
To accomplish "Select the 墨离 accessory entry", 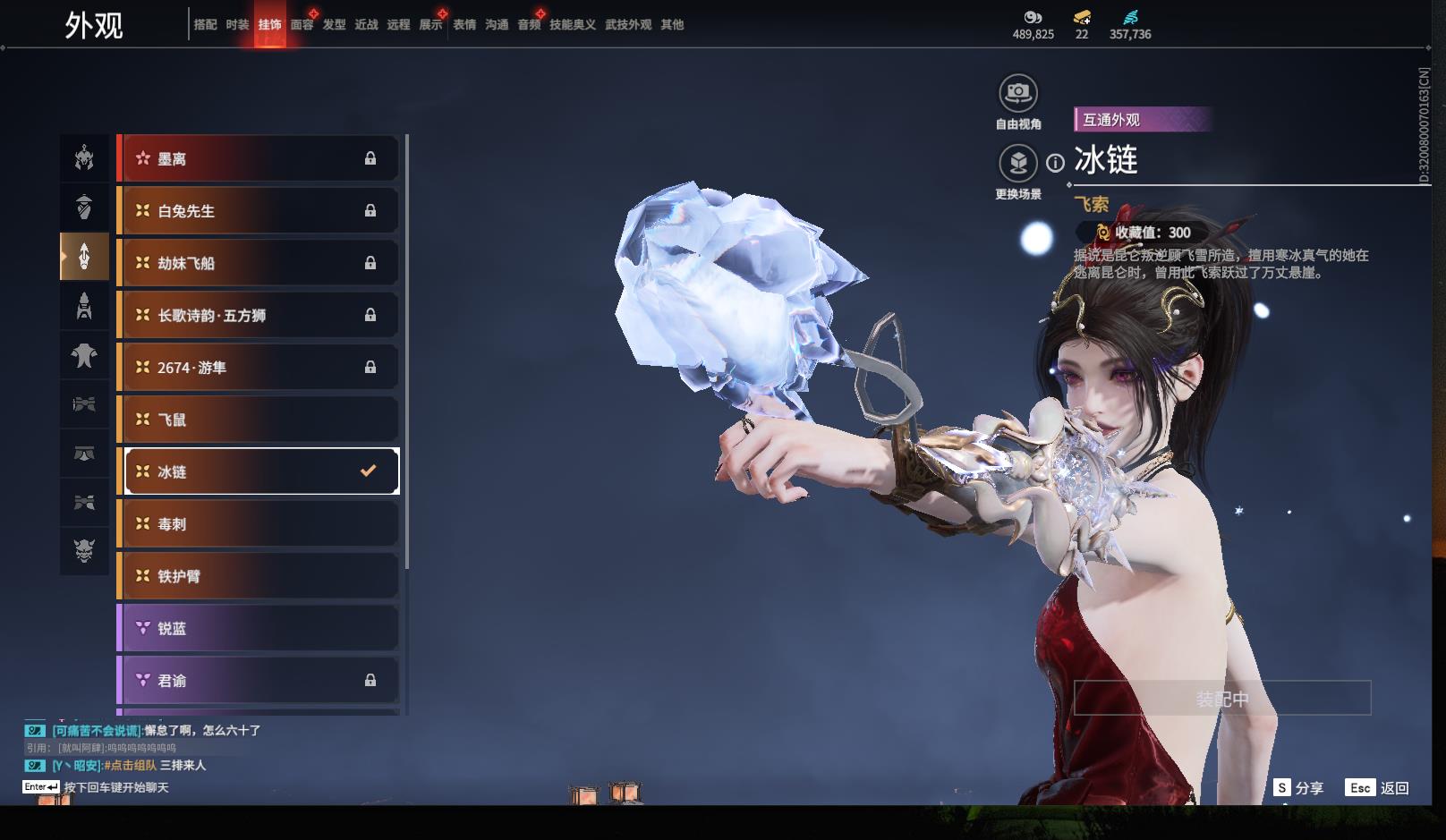I will [259, 159].
